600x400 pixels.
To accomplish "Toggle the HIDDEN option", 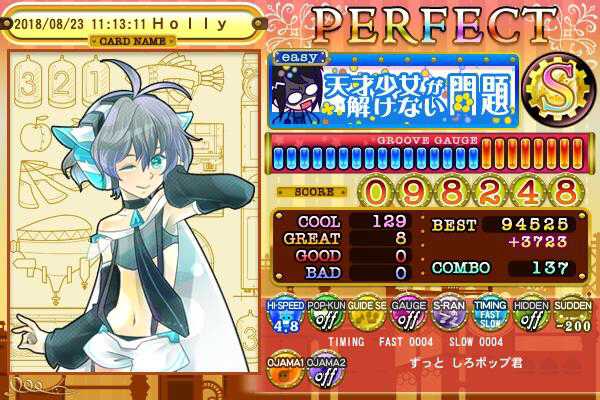I will pyautogui.click(x=528, y=316).
